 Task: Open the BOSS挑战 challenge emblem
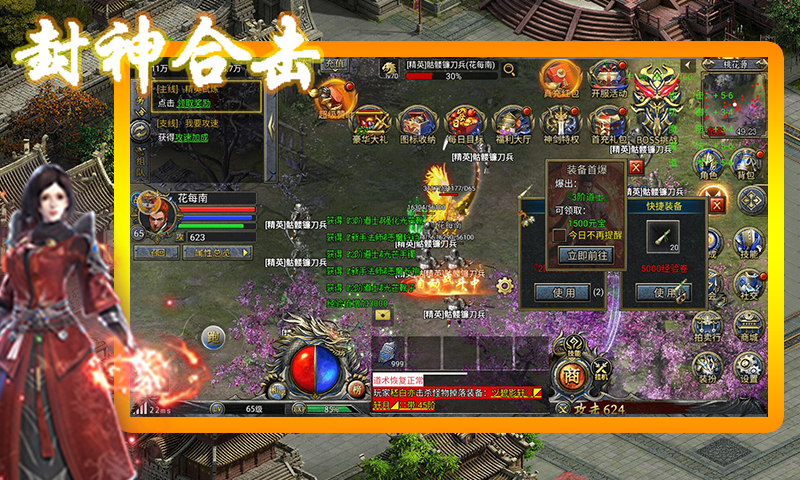pos(656,100)
